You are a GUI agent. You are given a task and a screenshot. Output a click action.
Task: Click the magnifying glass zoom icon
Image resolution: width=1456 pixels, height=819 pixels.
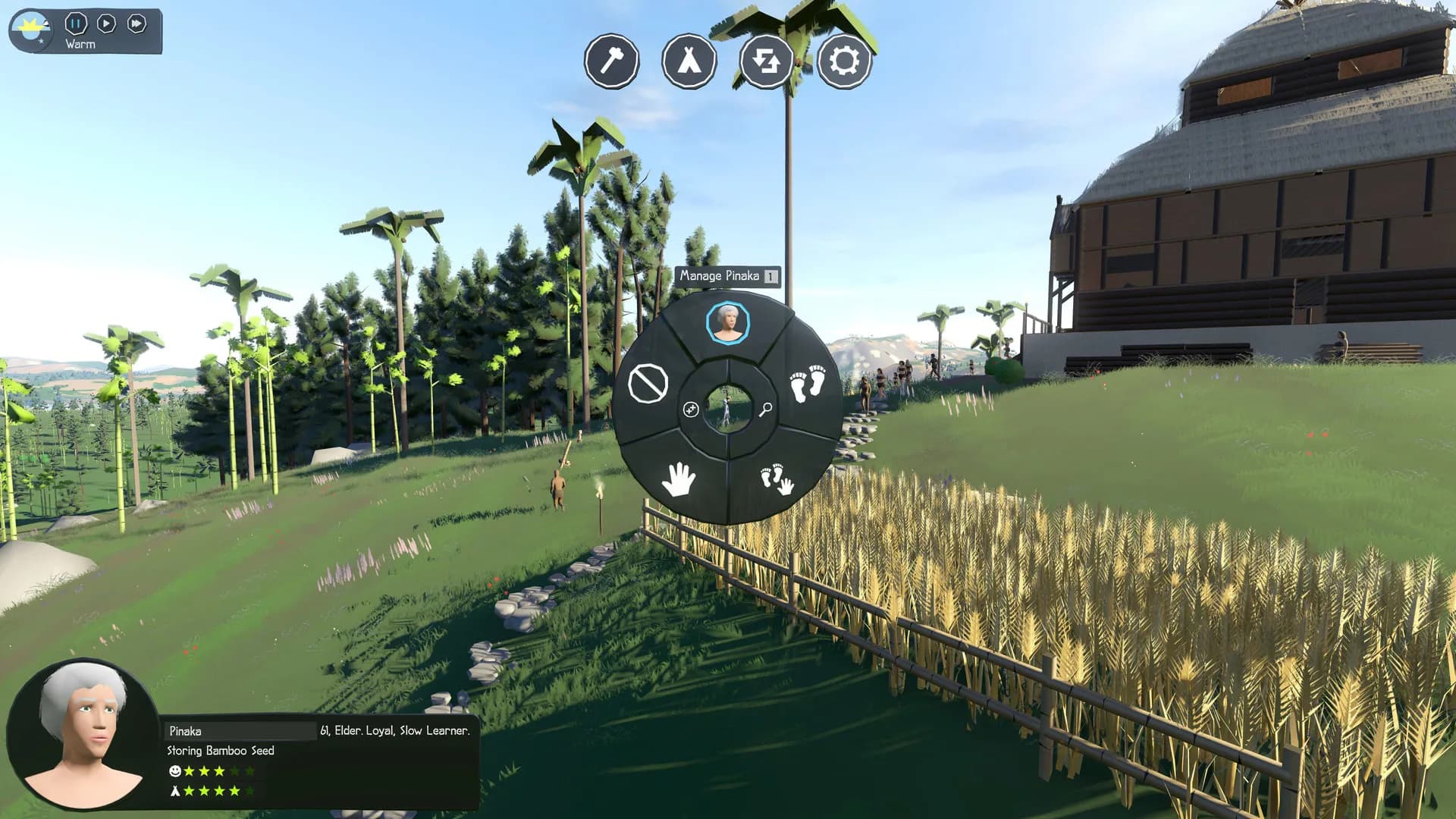[765, 409]
